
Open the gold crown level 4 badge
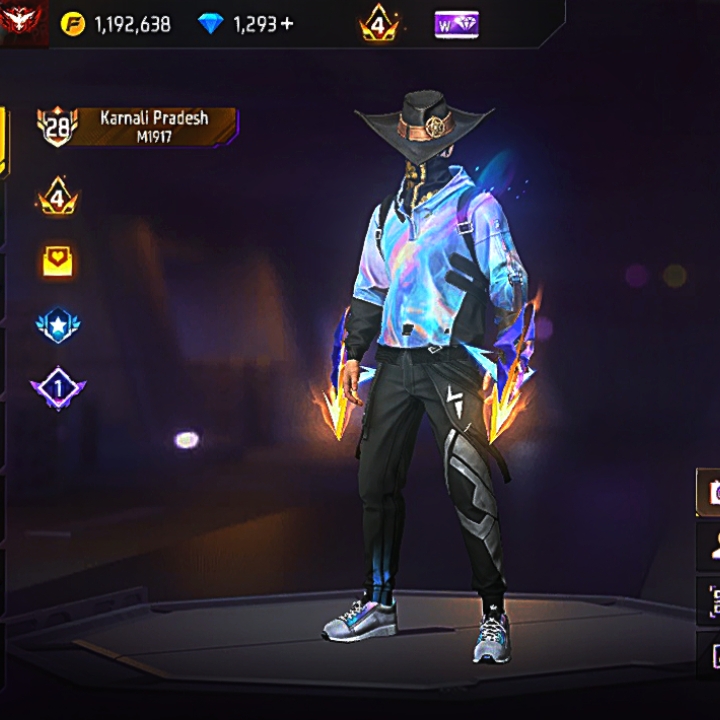379,24
